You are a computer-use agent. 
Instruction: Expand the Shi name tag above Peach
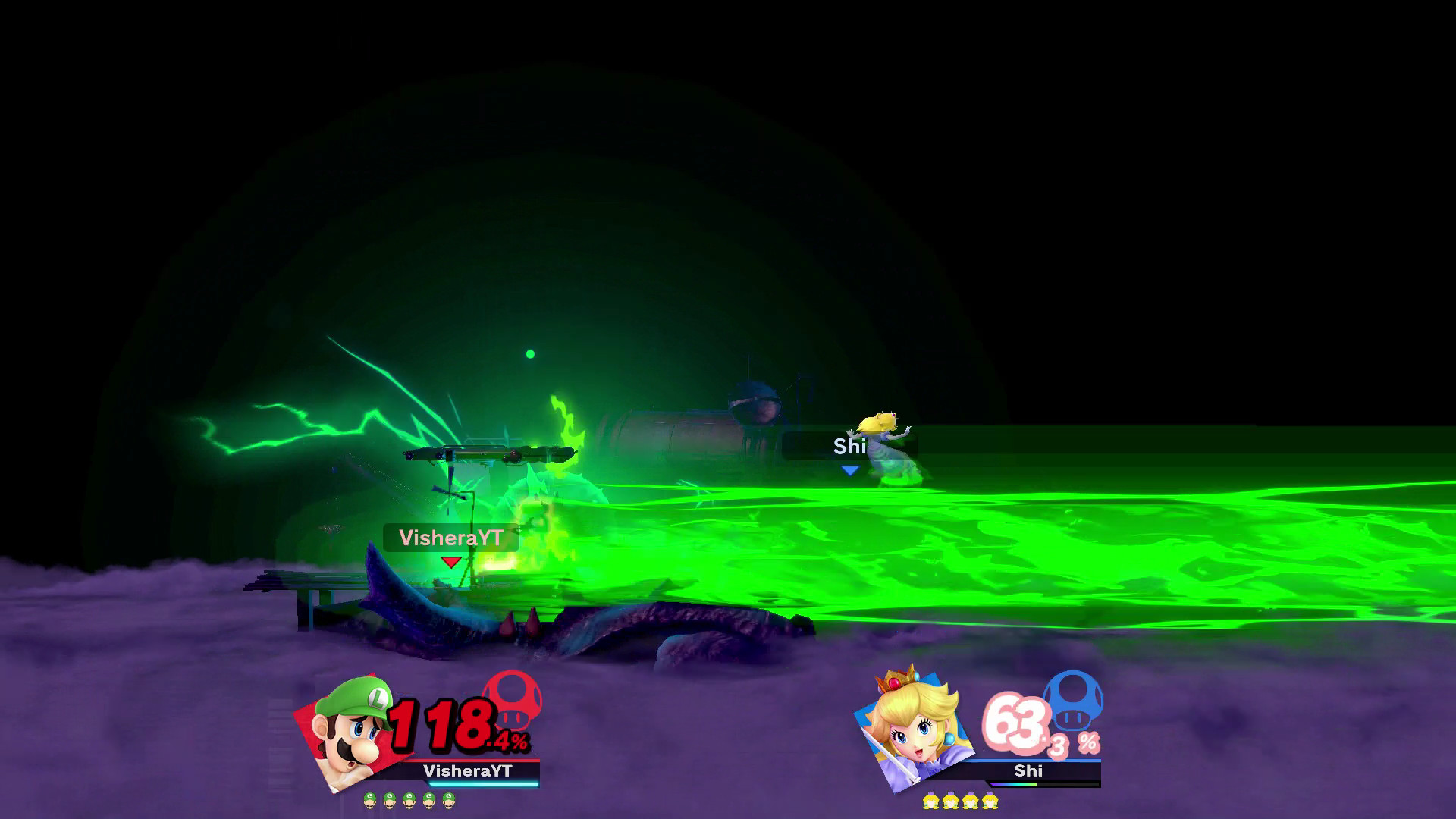pos(850,447)
